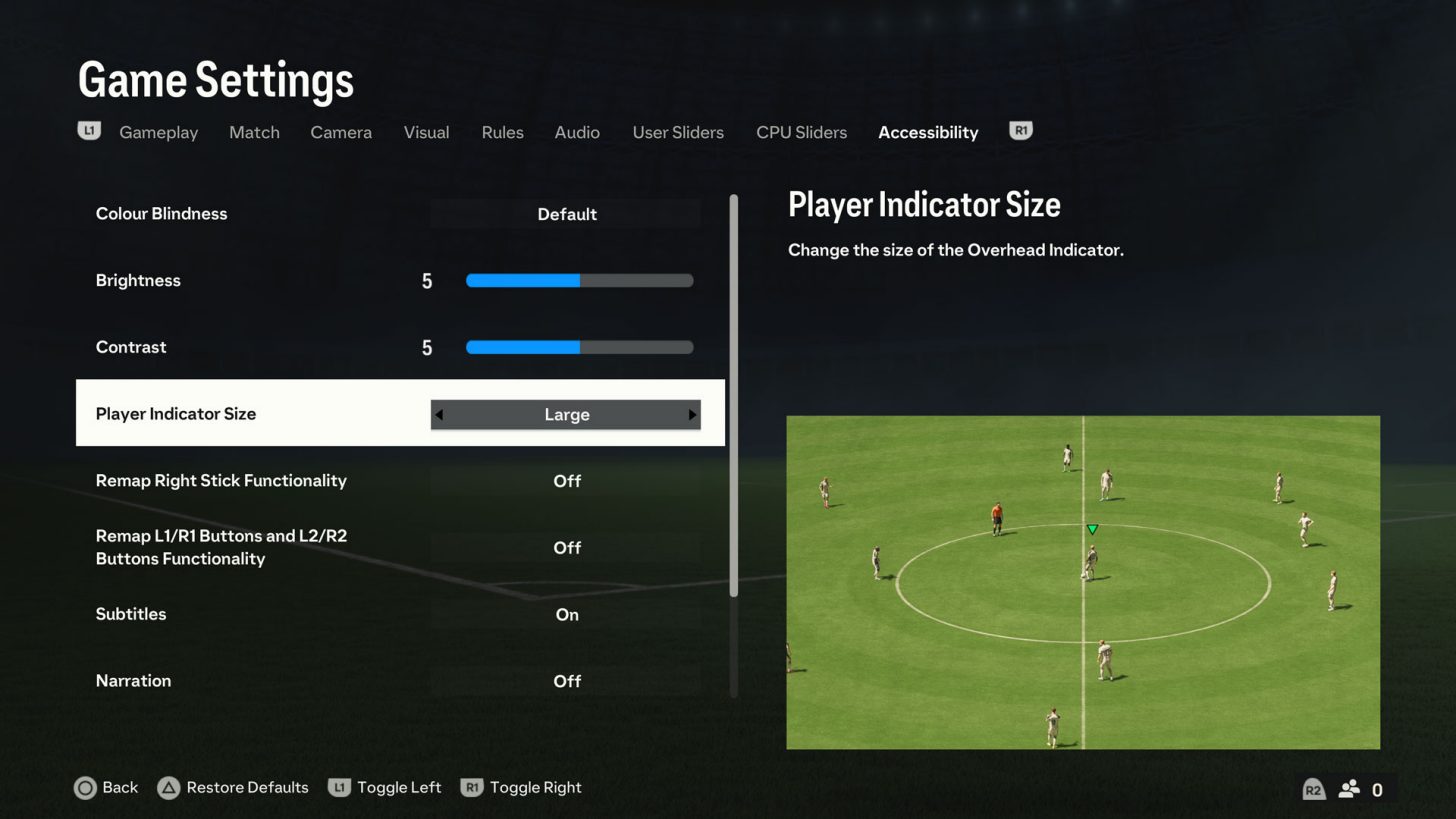Click the R2 button icon bottom right
Screen dimensions: 1456x819
[x=1314, y=789]
